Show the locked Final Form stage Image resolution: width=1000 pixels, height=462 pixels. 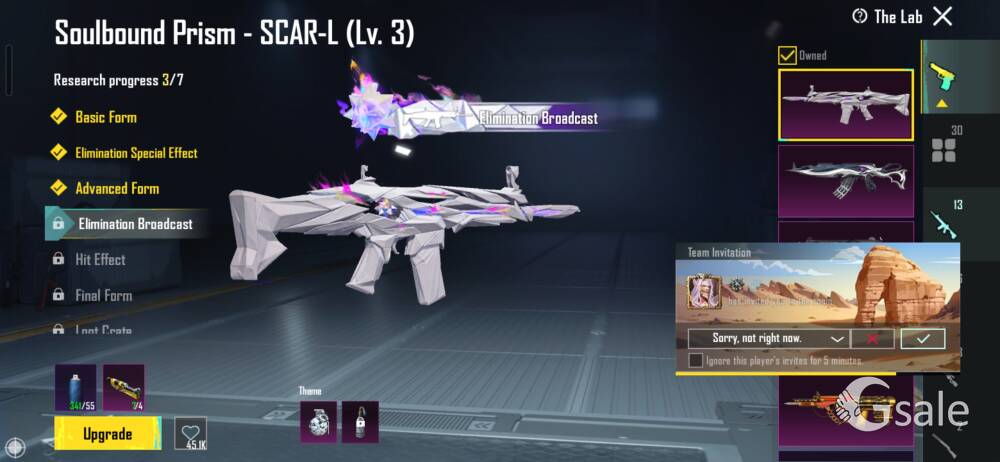click(103, 295)
